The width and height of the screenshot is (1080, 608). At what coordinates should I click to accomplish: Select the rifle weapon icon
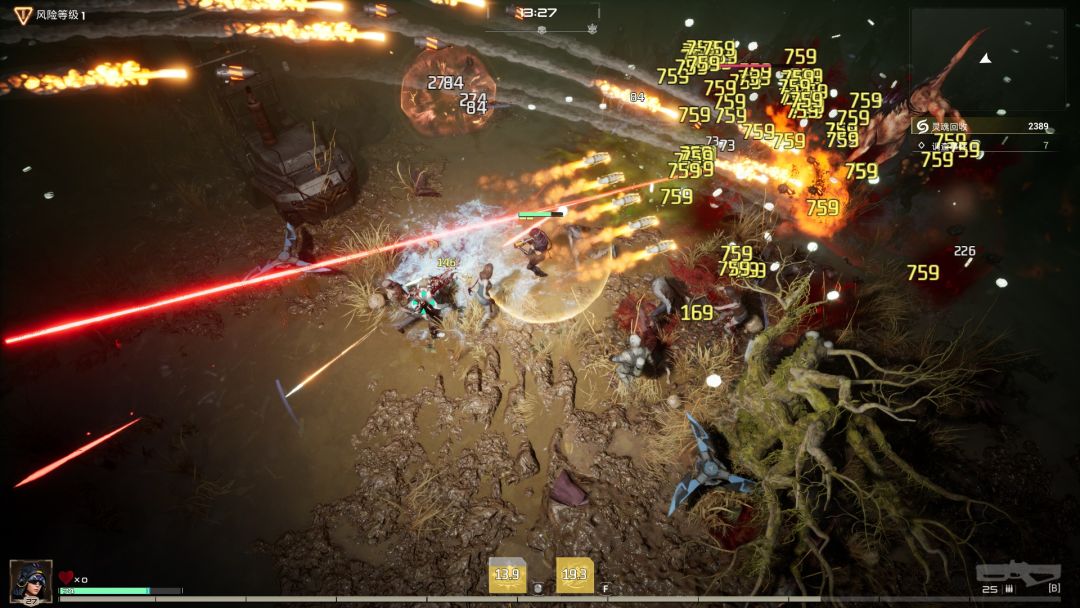tap(1018, 573)
